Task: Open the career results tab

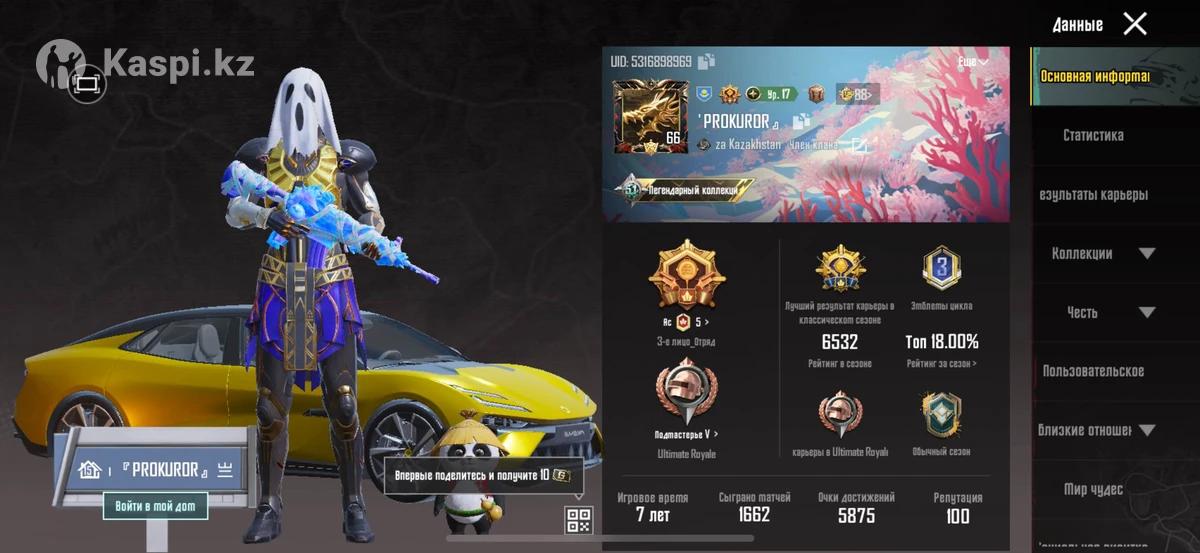Action: [x=1093, y=194]
